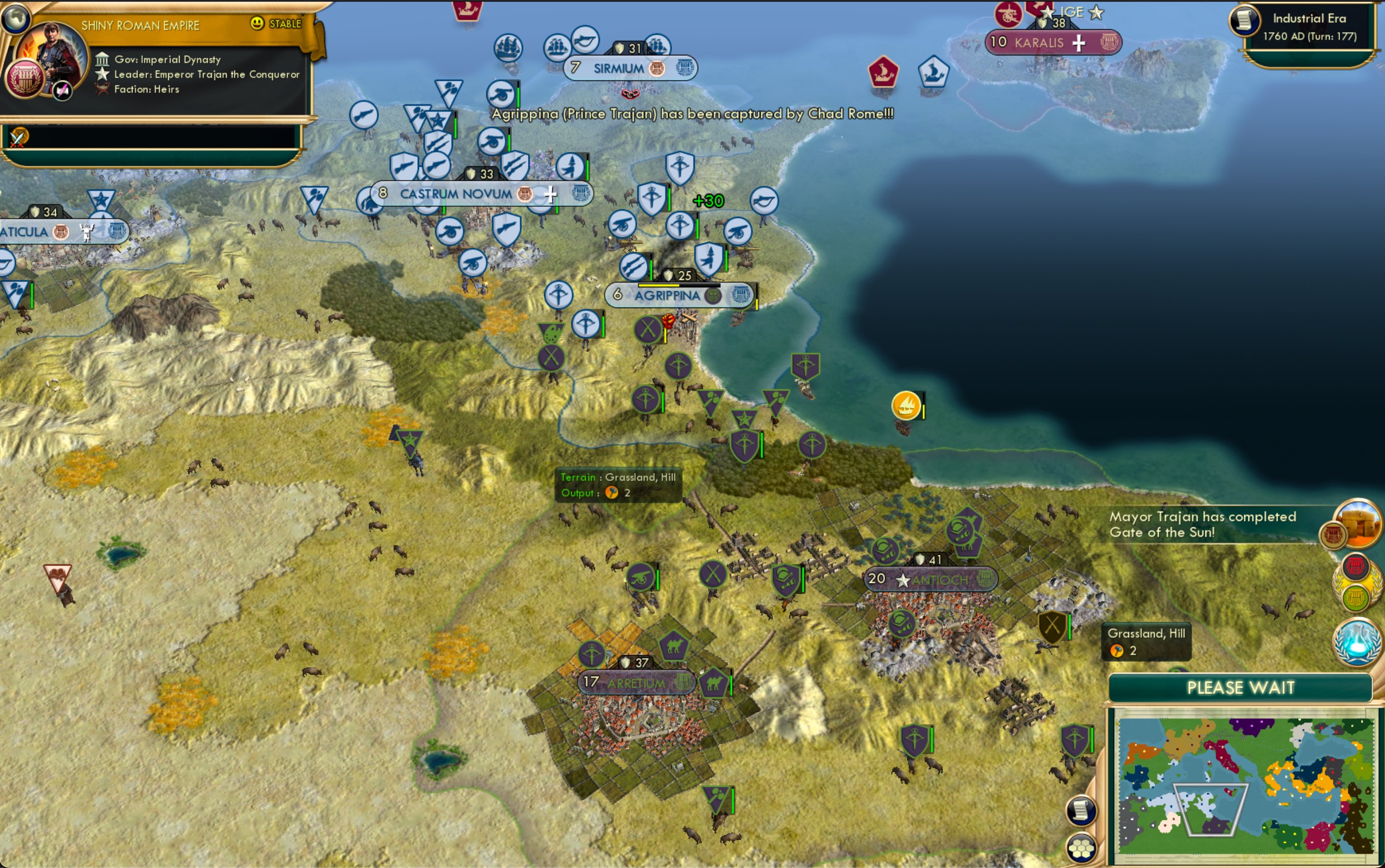The image size is (1385, 868).
Task: Open the Antioch city screen banner
Action: point(932,579)
